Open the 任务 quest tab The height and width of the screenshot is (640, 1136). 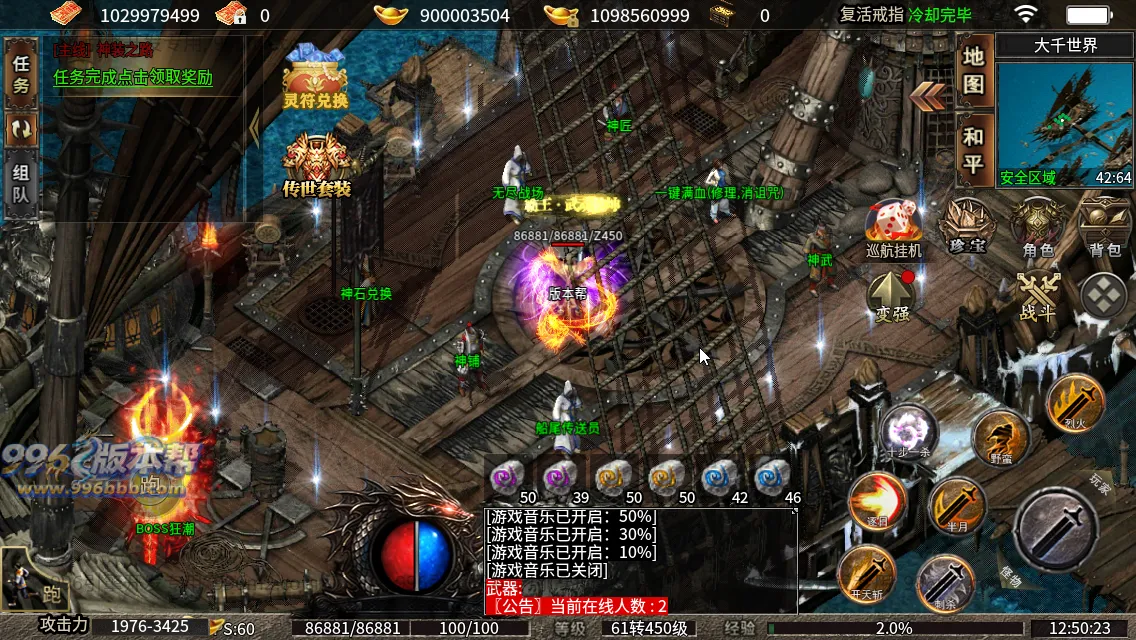click(21, 75)
